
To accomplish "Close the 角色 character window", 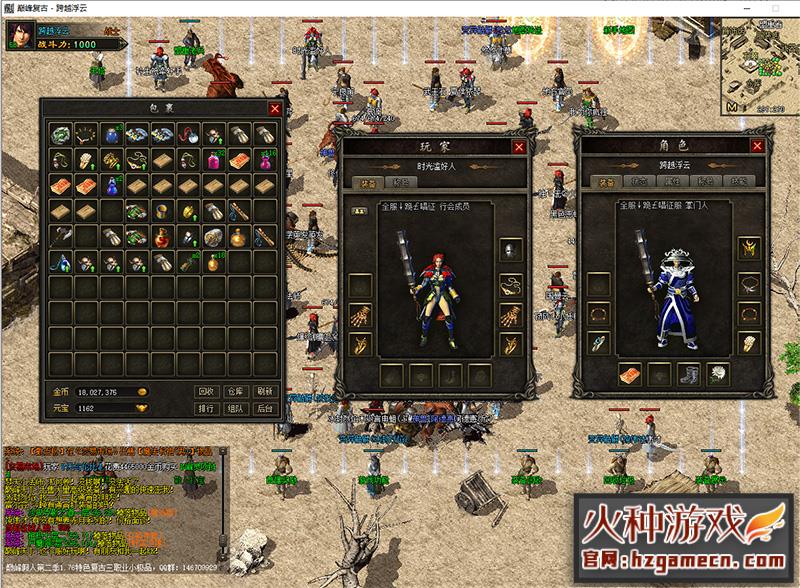I will click(759, 146).
